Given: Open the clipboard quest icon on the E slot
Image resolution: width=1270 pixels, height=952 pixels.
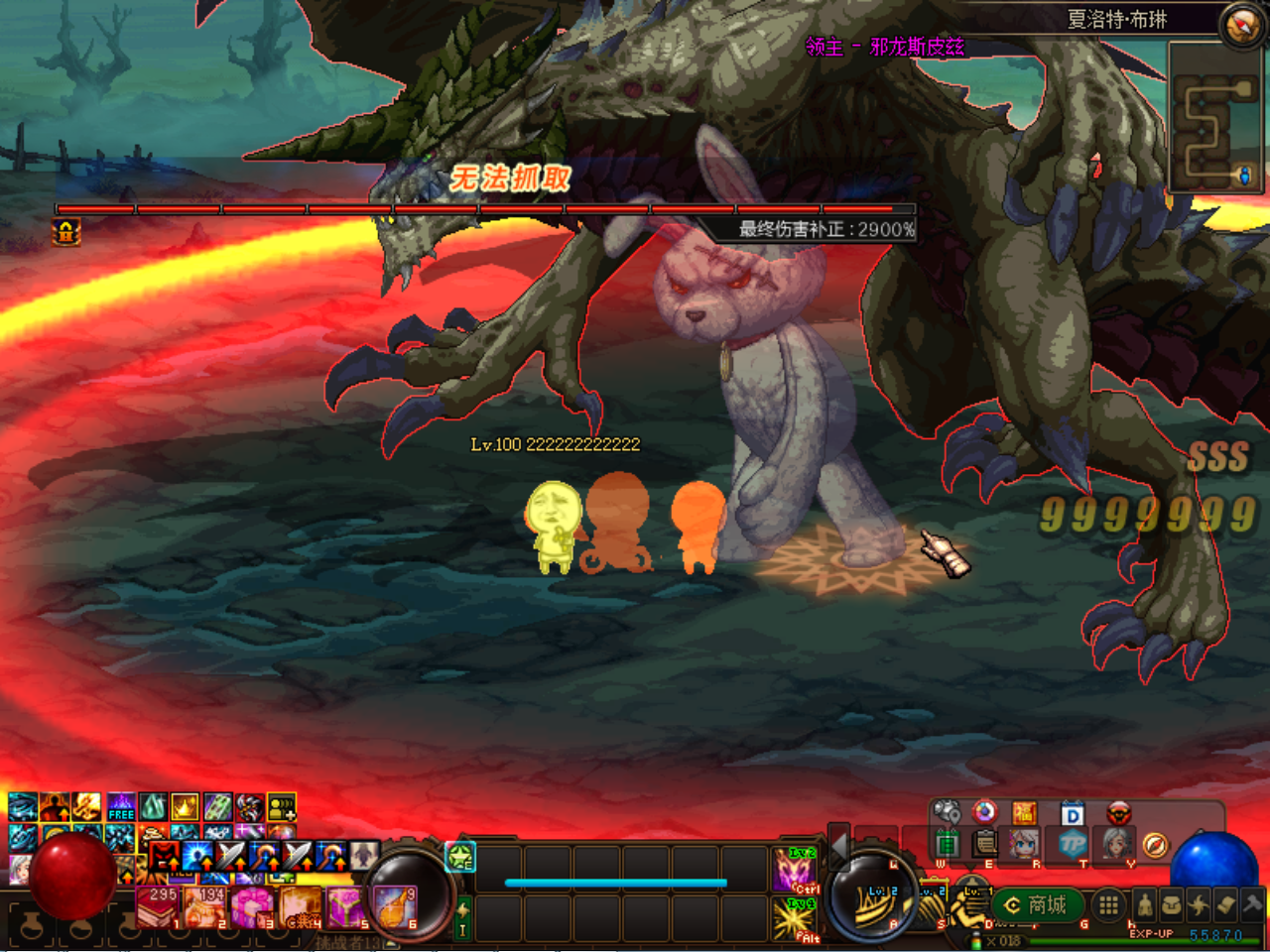Looking at the screenshot, I should [985, 845].
